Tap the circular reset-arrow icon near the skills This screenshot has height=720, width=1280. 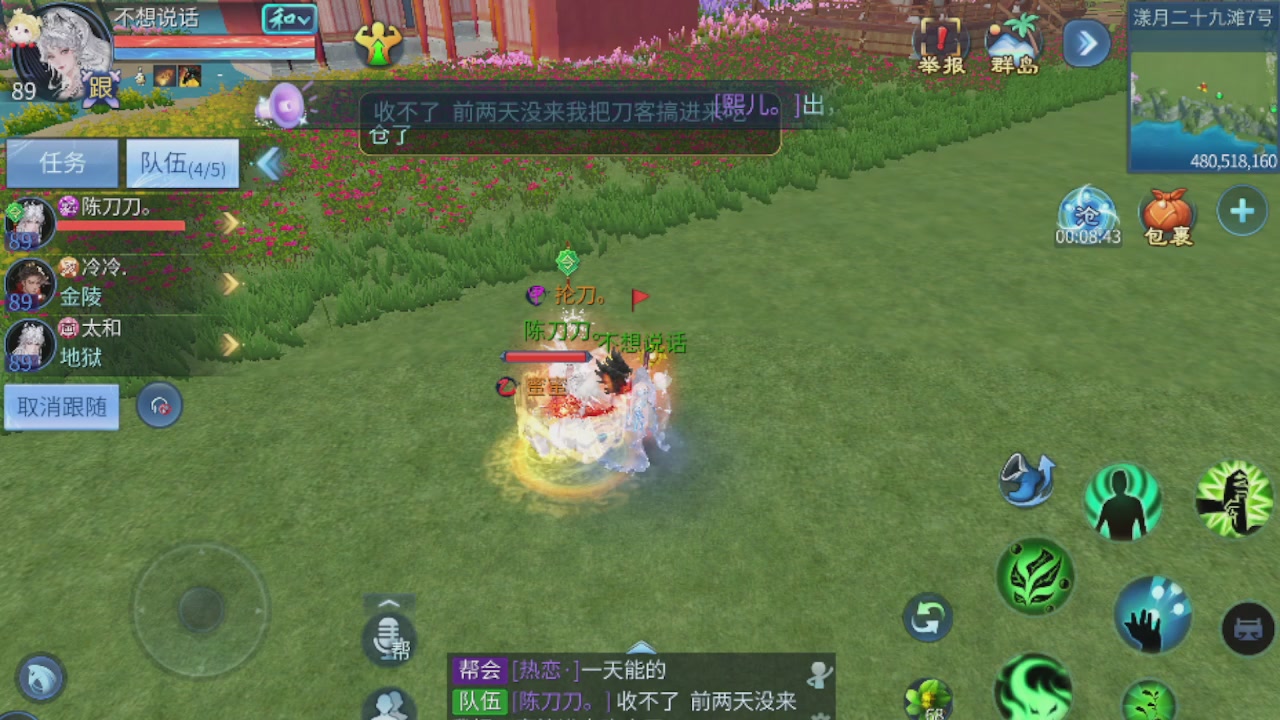pyautogui.click(x=926, y=618)
